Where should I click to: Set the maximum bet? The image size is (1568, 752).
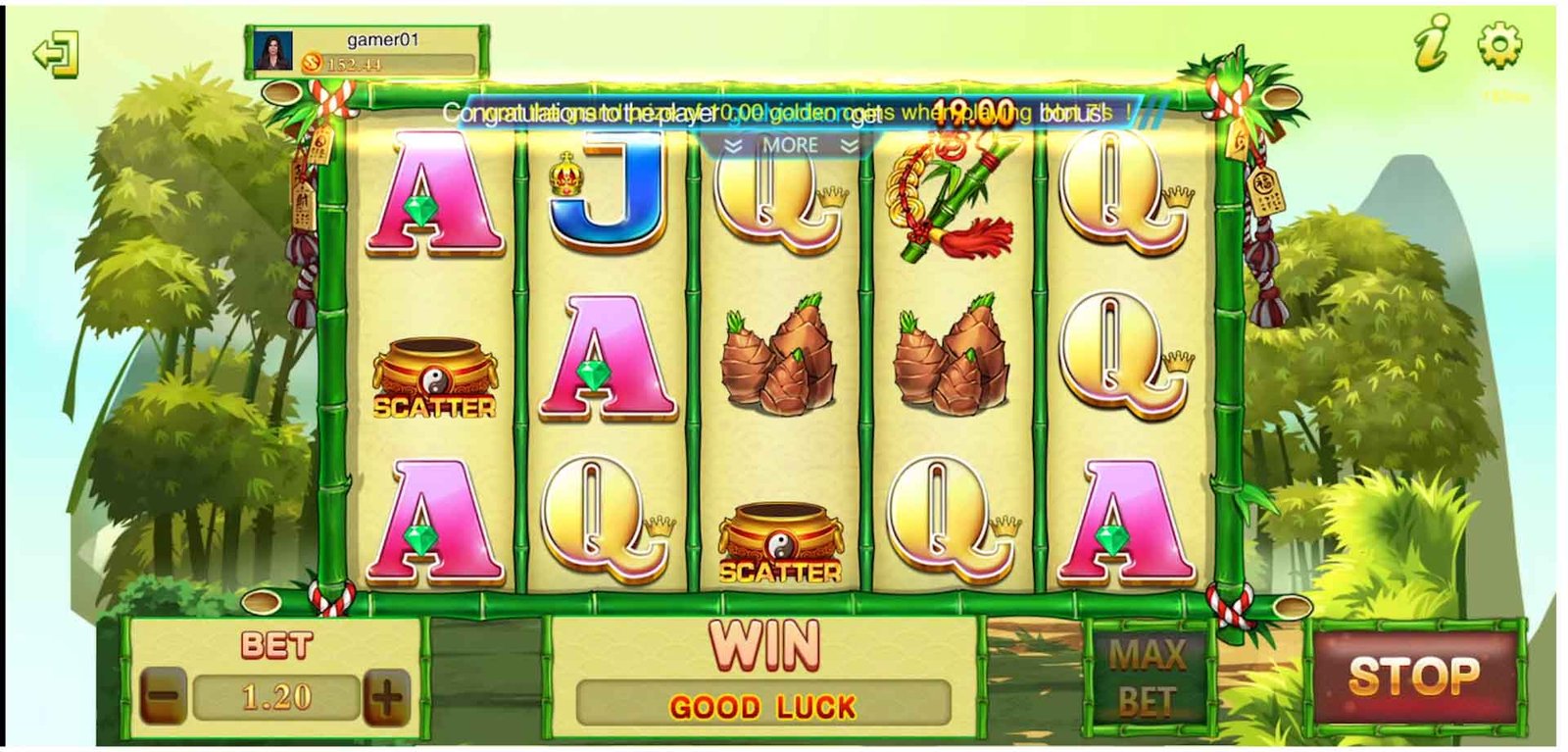coord(1149,677)
